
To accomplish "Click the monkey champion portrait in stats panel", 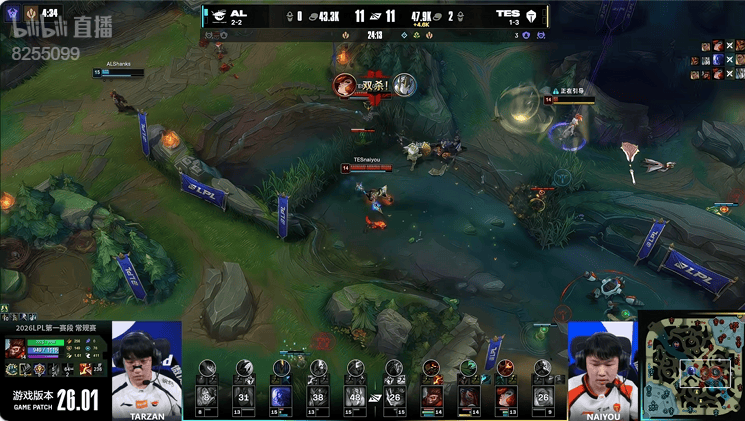I will point(14,347).
